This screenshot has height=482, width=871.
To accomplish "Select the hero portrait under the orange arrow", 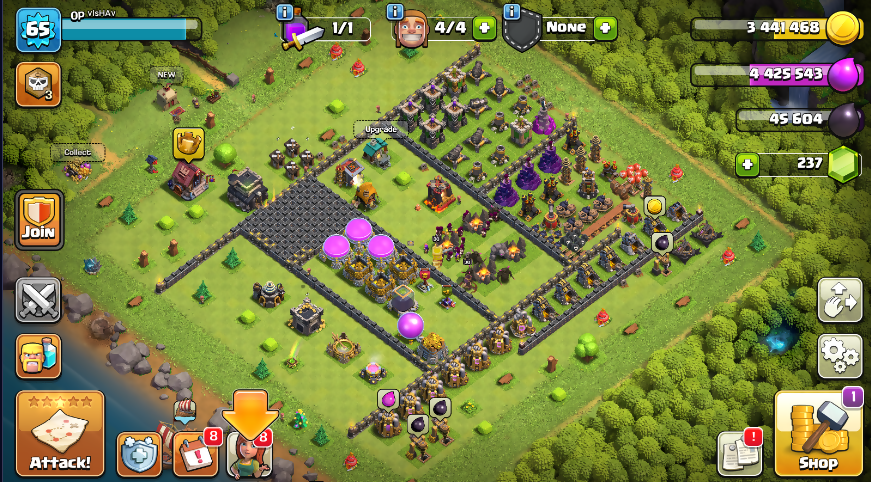I will point(249,454).
